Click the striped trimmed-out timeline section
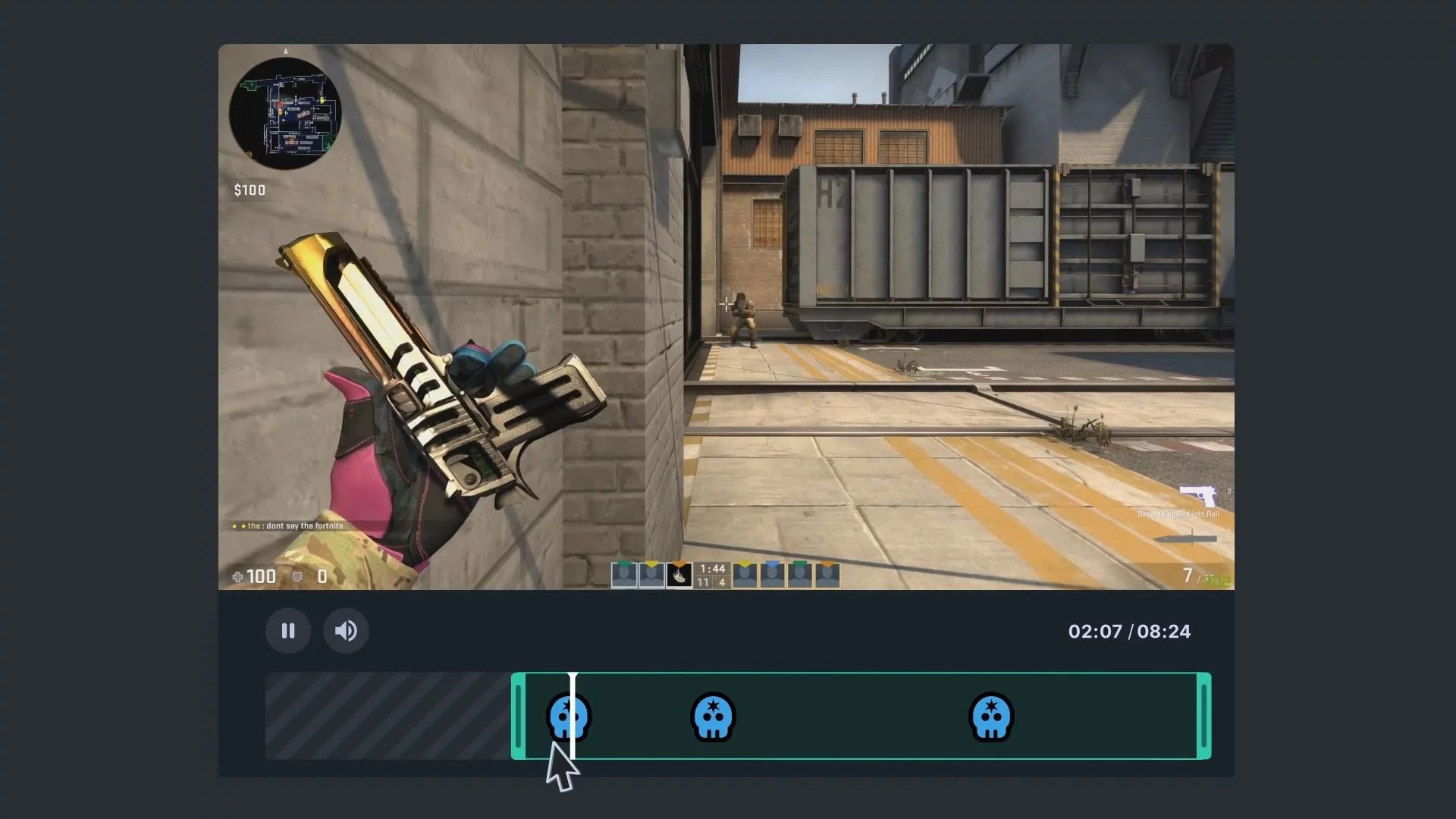Image resolution: width=1456 pixels, height=819 pixels. (x=387, y=716)
